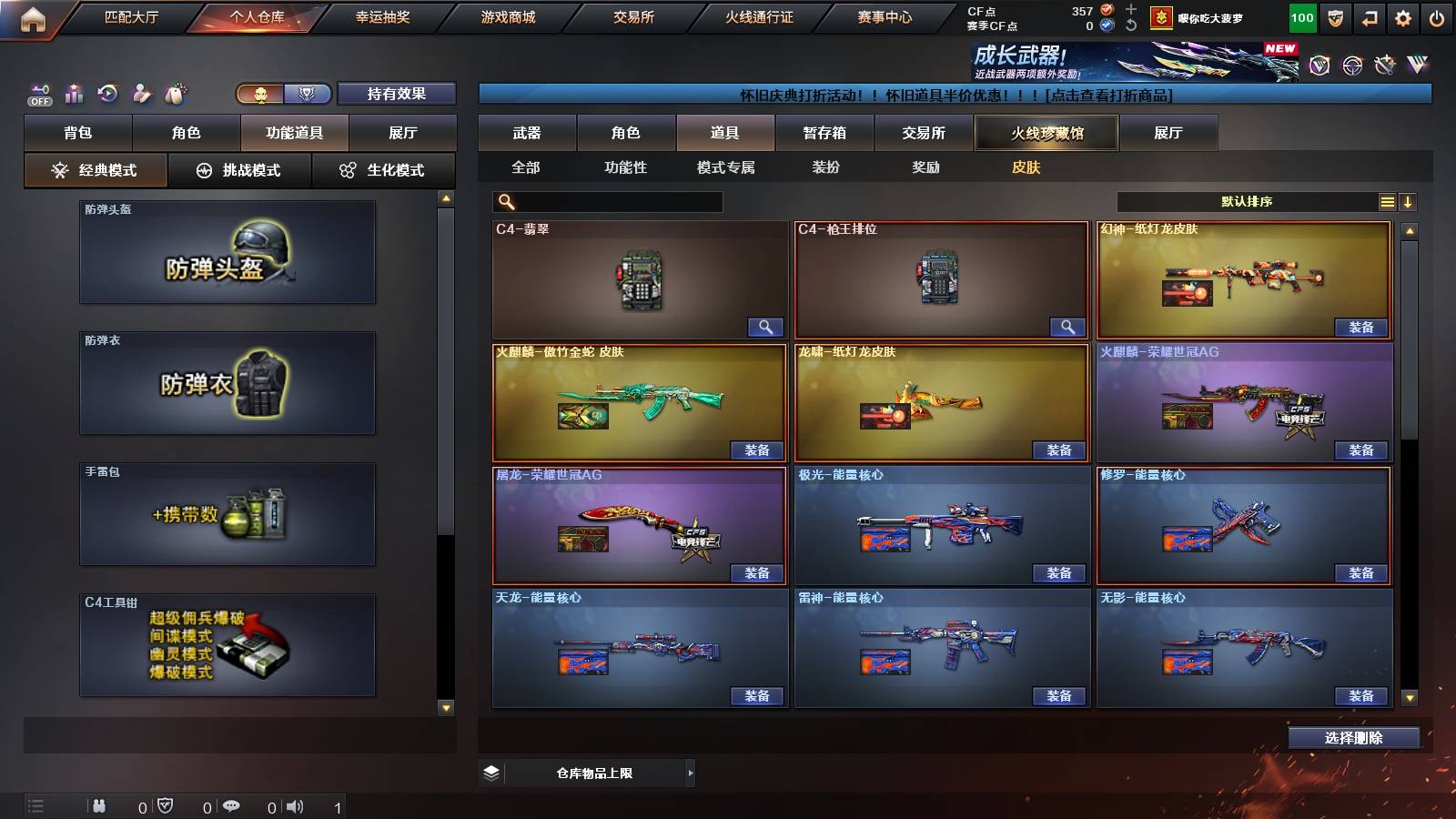Open the settings gear icon
Image resolution: width=1456 pixels, height=819 pixels.
coord(1402,16)
